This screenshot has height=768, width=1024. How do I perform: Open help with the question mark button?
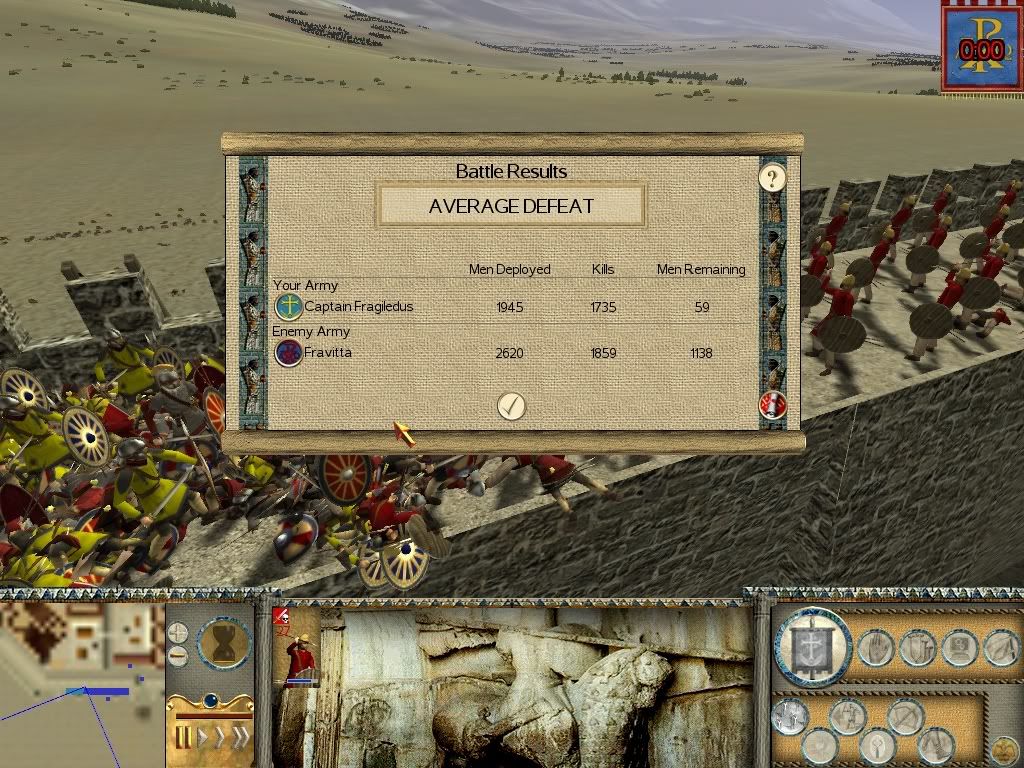click(x=771, y=179)
